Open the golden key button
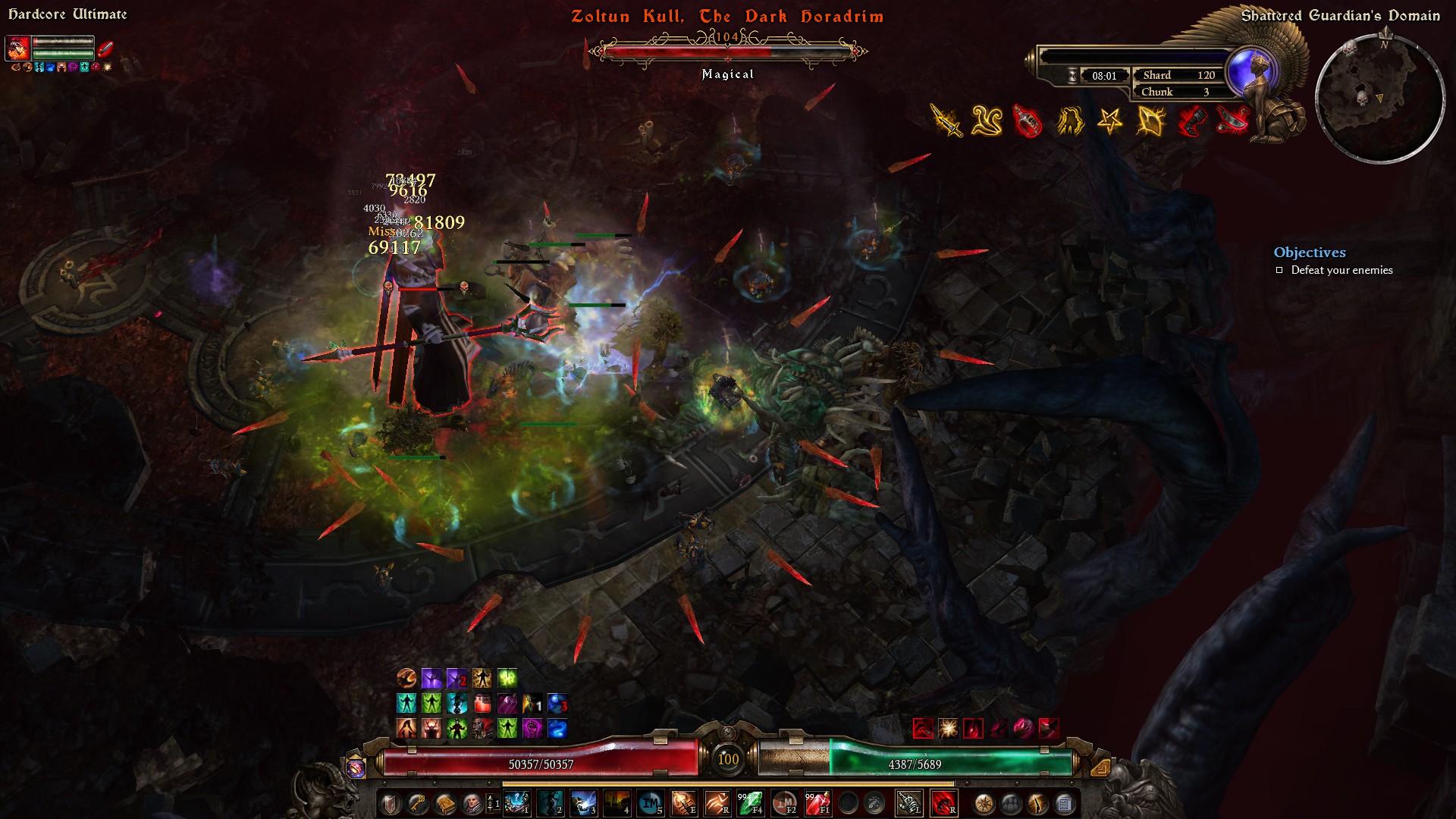The width and height of the screenshot is (1456, 819). (x=418, y=803)
